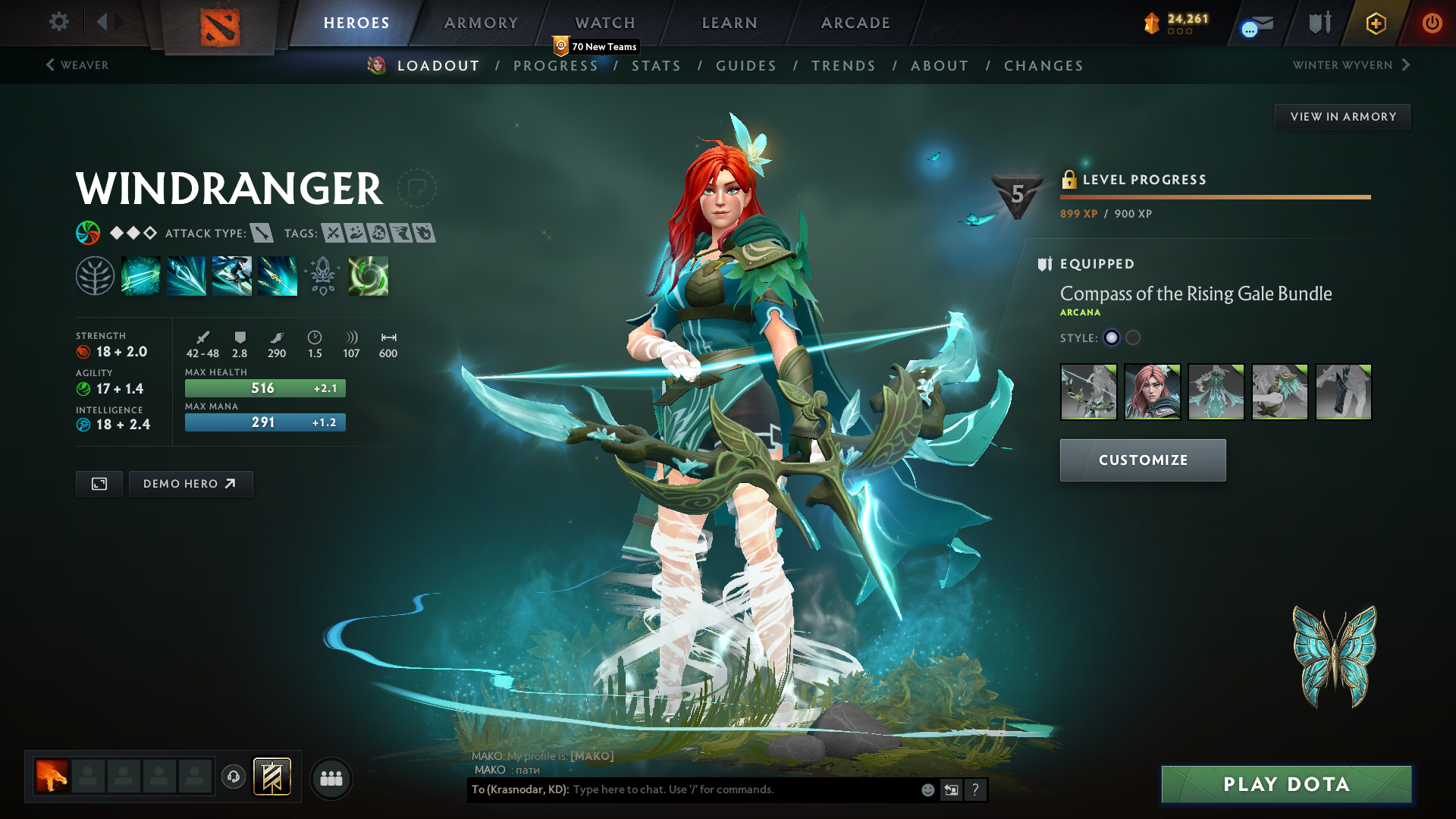This screenshot has width=1456, height=819.
Task: Click the hero Talent Tree icon
Action: [x=95, y=275]
